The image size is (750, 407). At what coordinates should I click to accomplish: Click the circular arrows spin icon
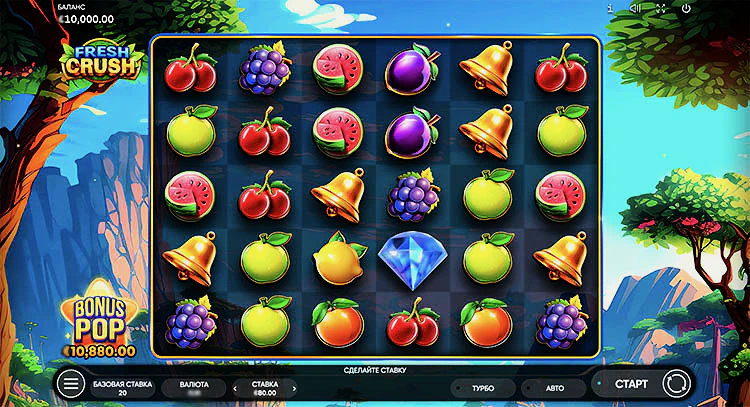[677, 384]
